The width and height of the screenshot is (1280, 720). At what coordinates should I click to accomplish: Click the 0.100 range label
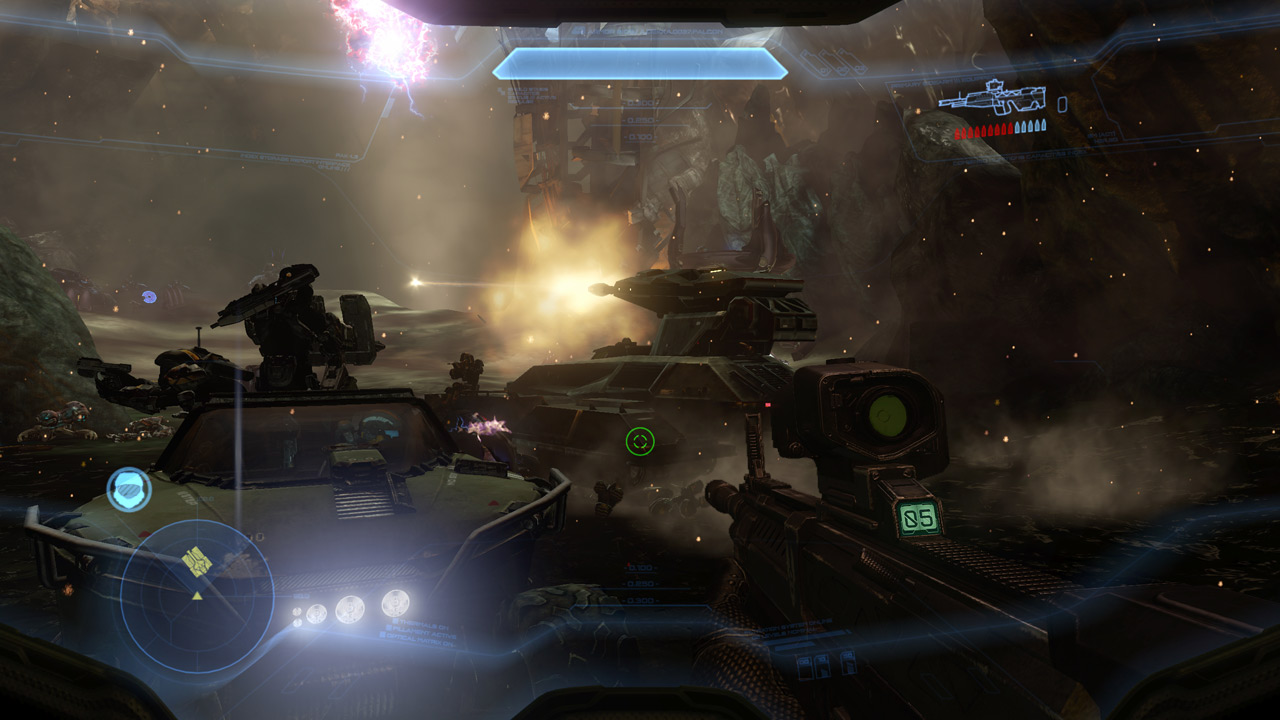(639, 568)
